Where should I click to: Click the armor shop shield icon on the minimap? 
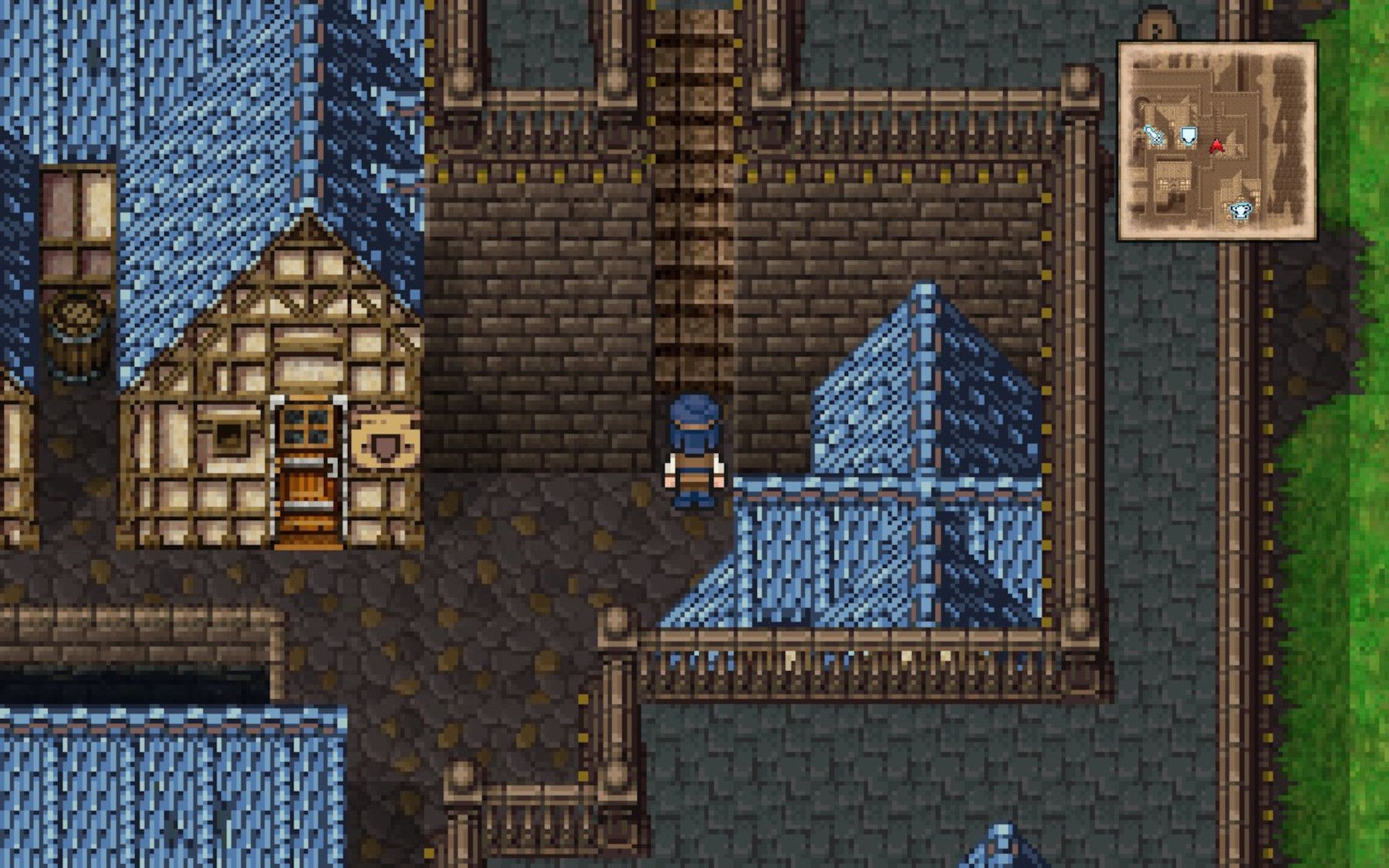tap(1188, 134)
